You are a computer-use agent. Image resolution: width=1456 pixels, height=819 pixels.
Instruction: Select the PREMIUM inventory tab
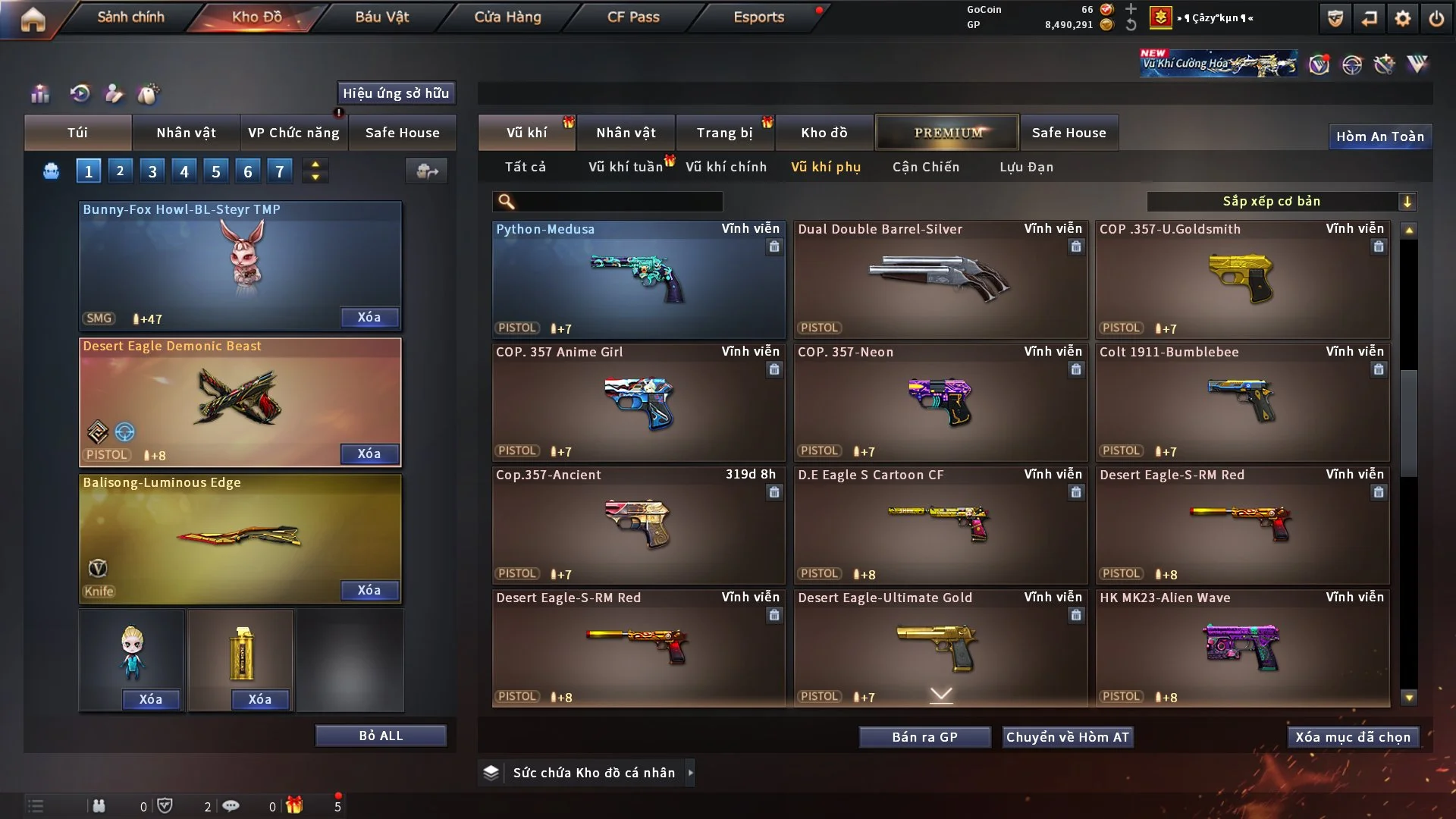pyautogui.click(x=948, y=133)
